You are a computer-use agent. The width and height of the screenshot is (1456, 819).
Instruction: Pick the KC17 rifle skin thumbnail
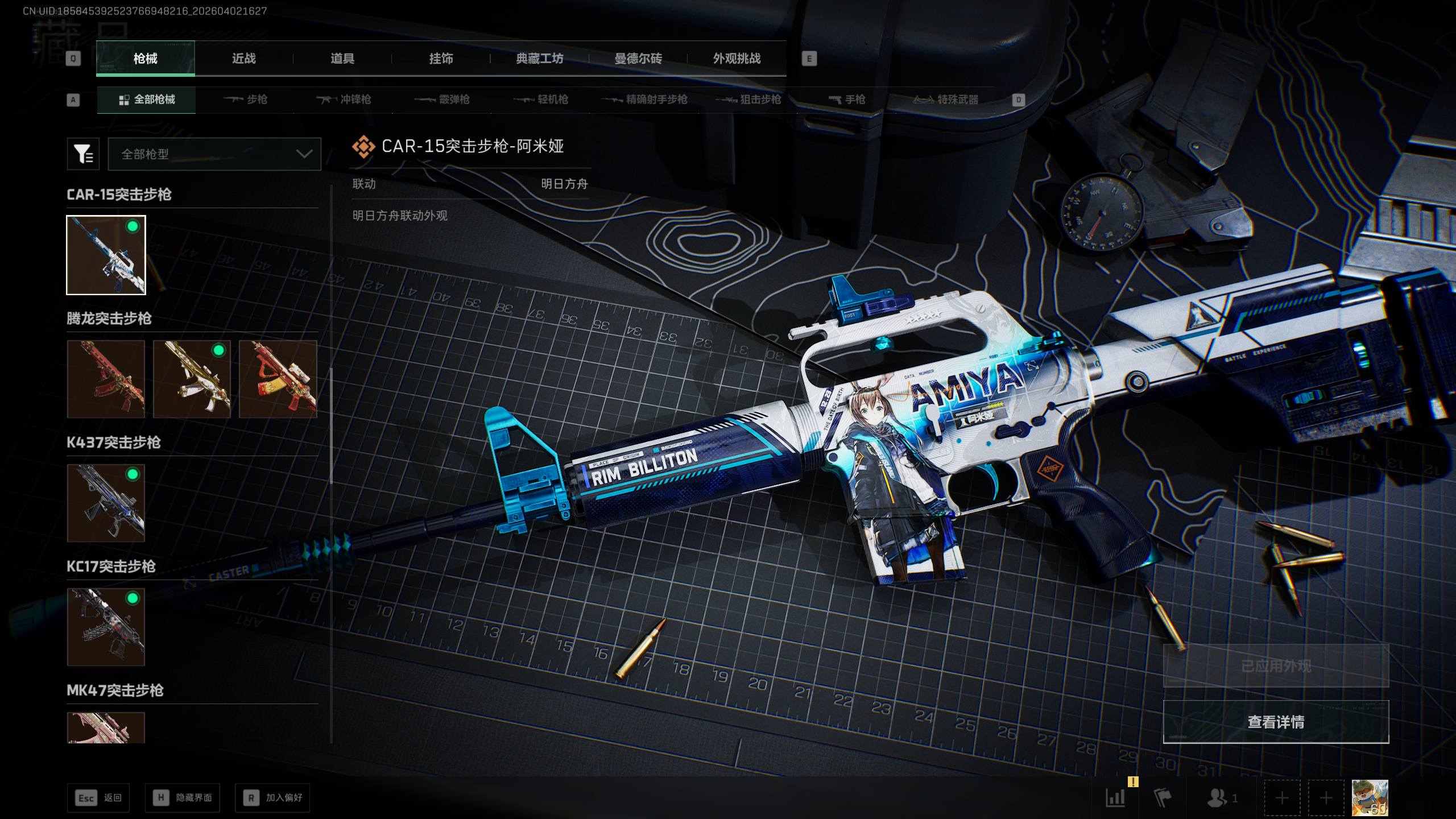click(x=106, y=627)
